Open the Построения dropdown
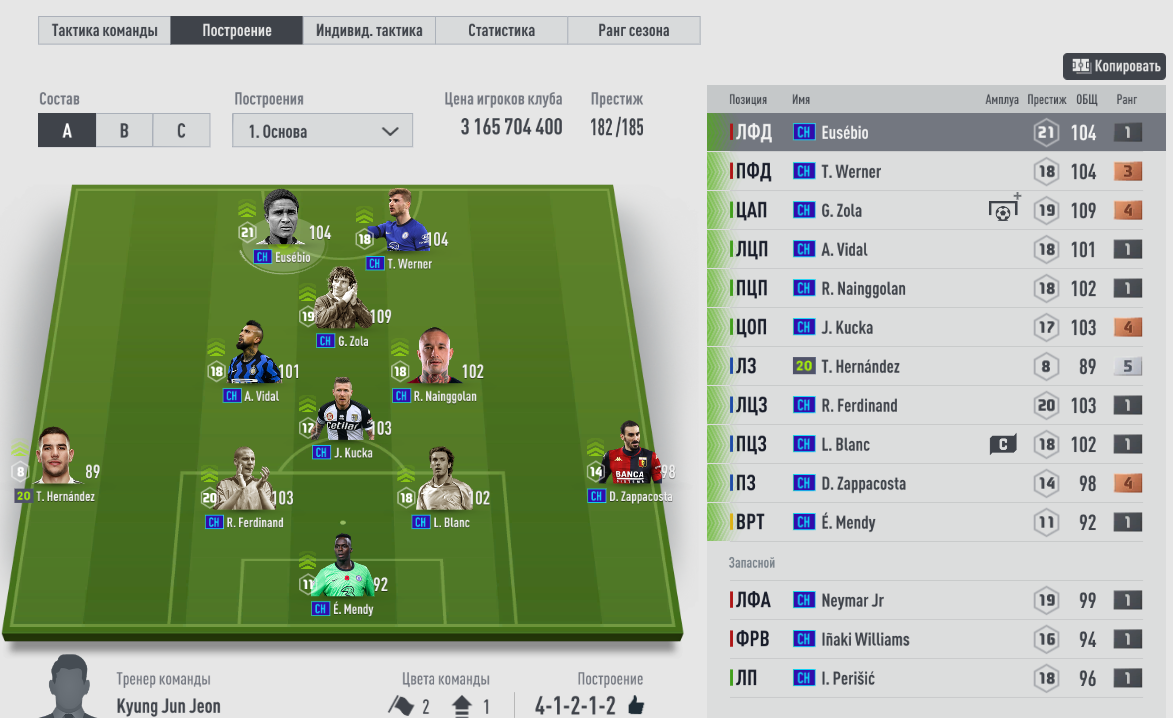 click(322, 131)
